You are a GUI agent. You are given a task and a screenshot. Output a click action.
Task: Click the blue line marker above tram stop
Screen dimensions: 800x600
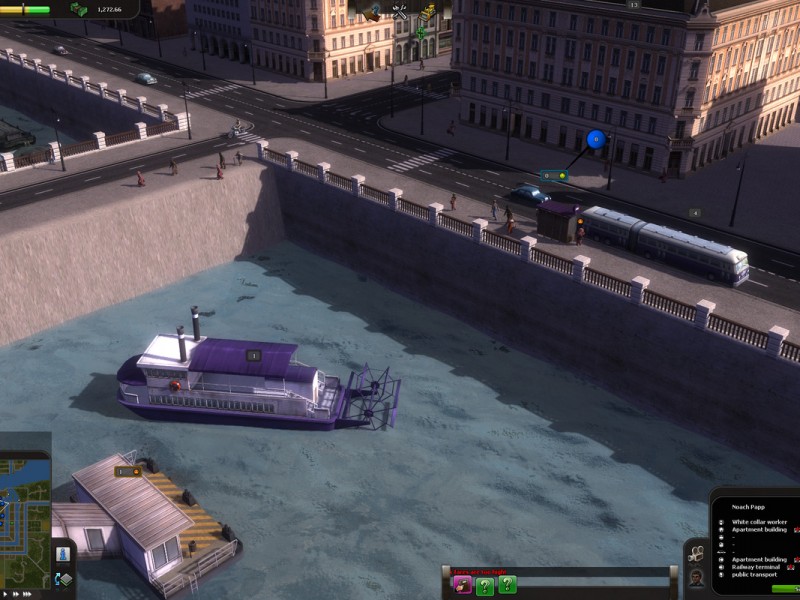[x=596, y=139]
